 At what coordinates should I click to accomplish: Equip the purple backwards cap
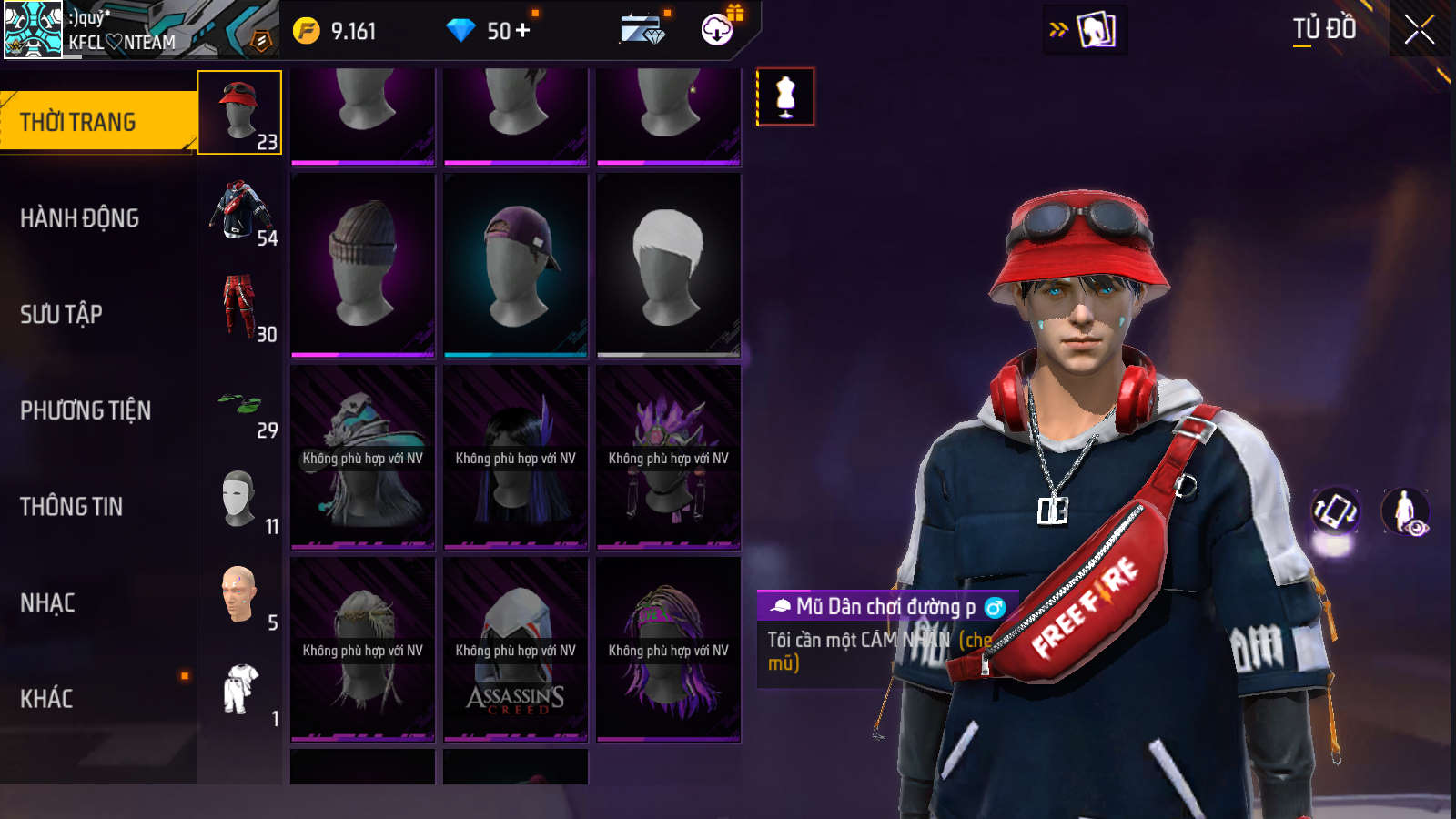516,264
